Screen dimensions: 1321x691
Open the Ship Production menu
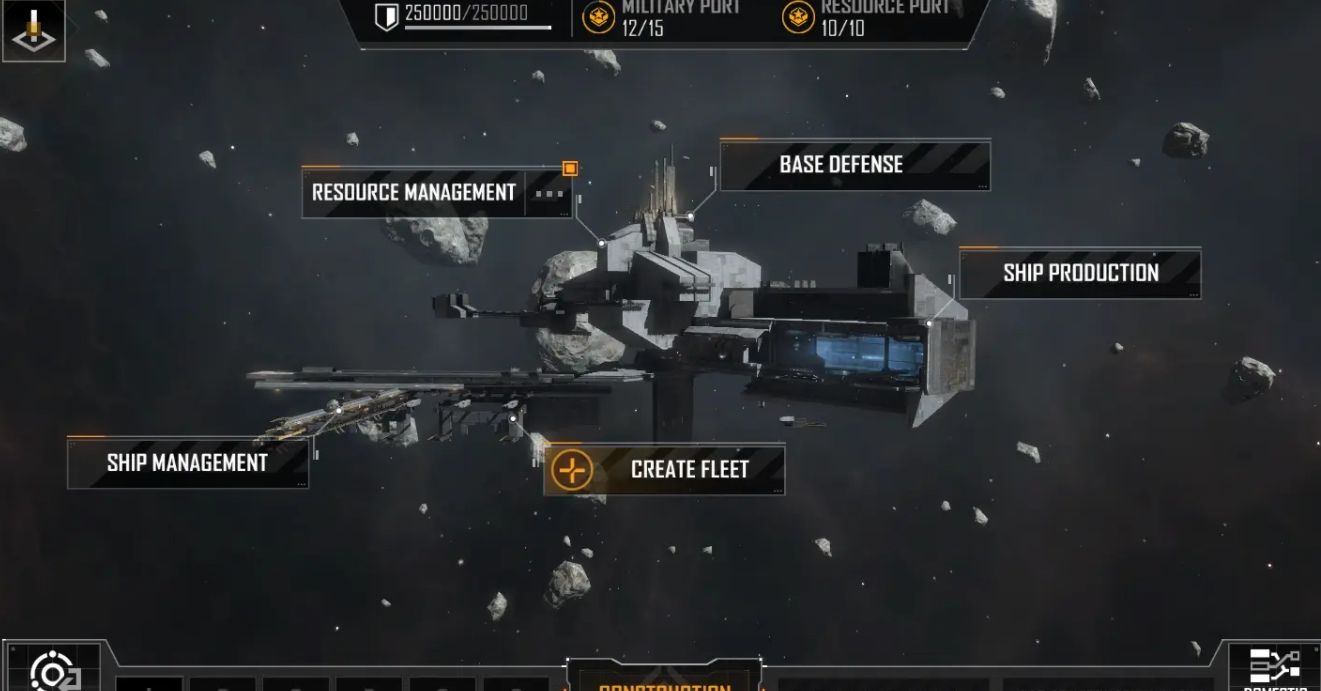click(x=1080, y=273)
